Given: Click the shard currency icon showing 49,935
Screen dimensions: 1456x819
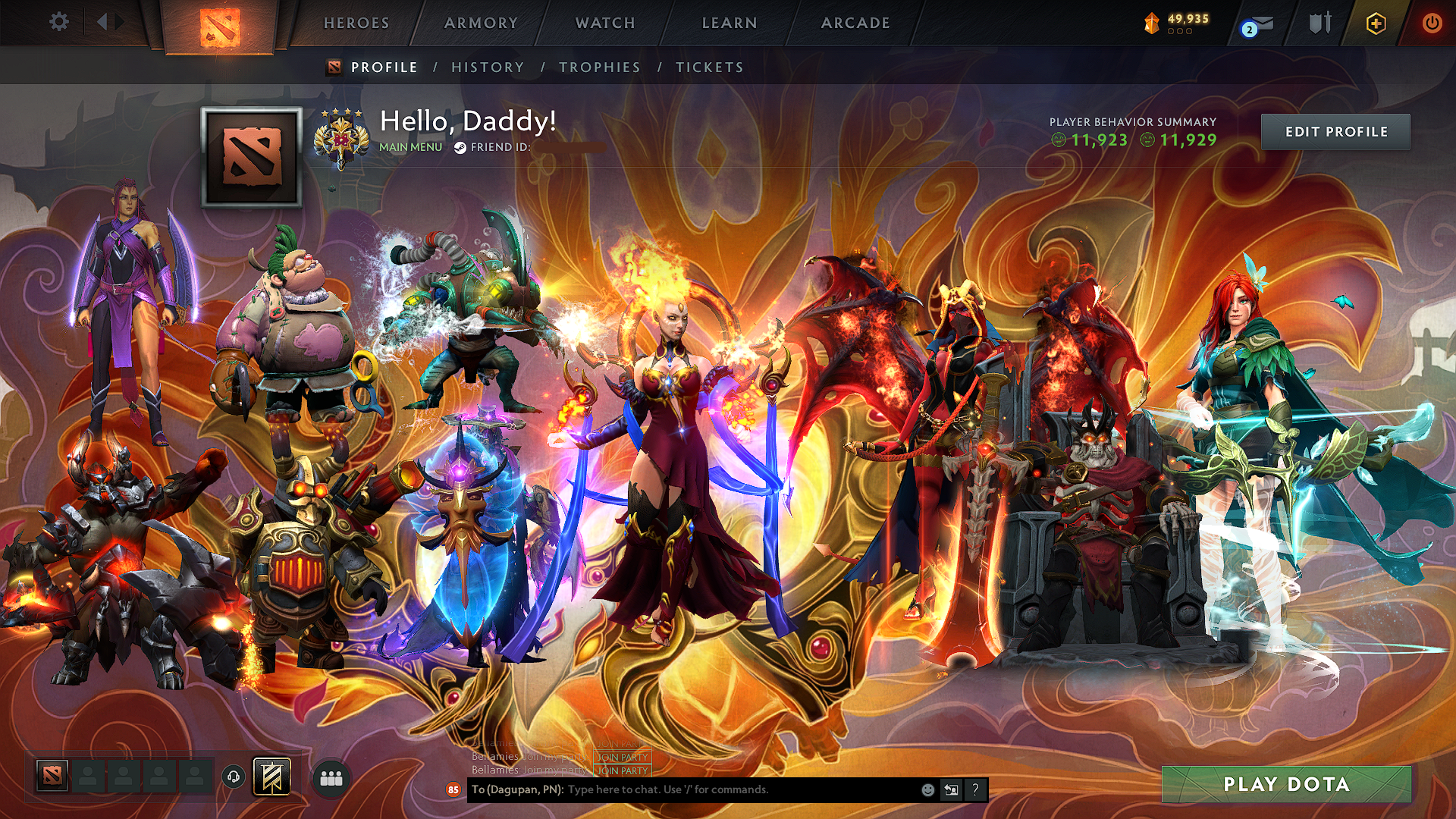Looking at the screenshot, I should point(1151,23).
